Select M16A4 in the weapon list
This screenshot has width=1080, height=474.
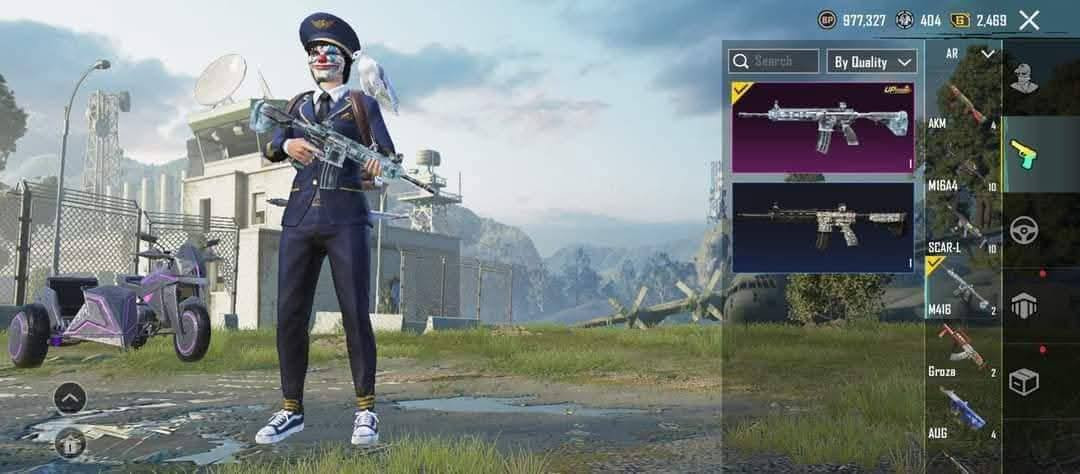point(962,169)
